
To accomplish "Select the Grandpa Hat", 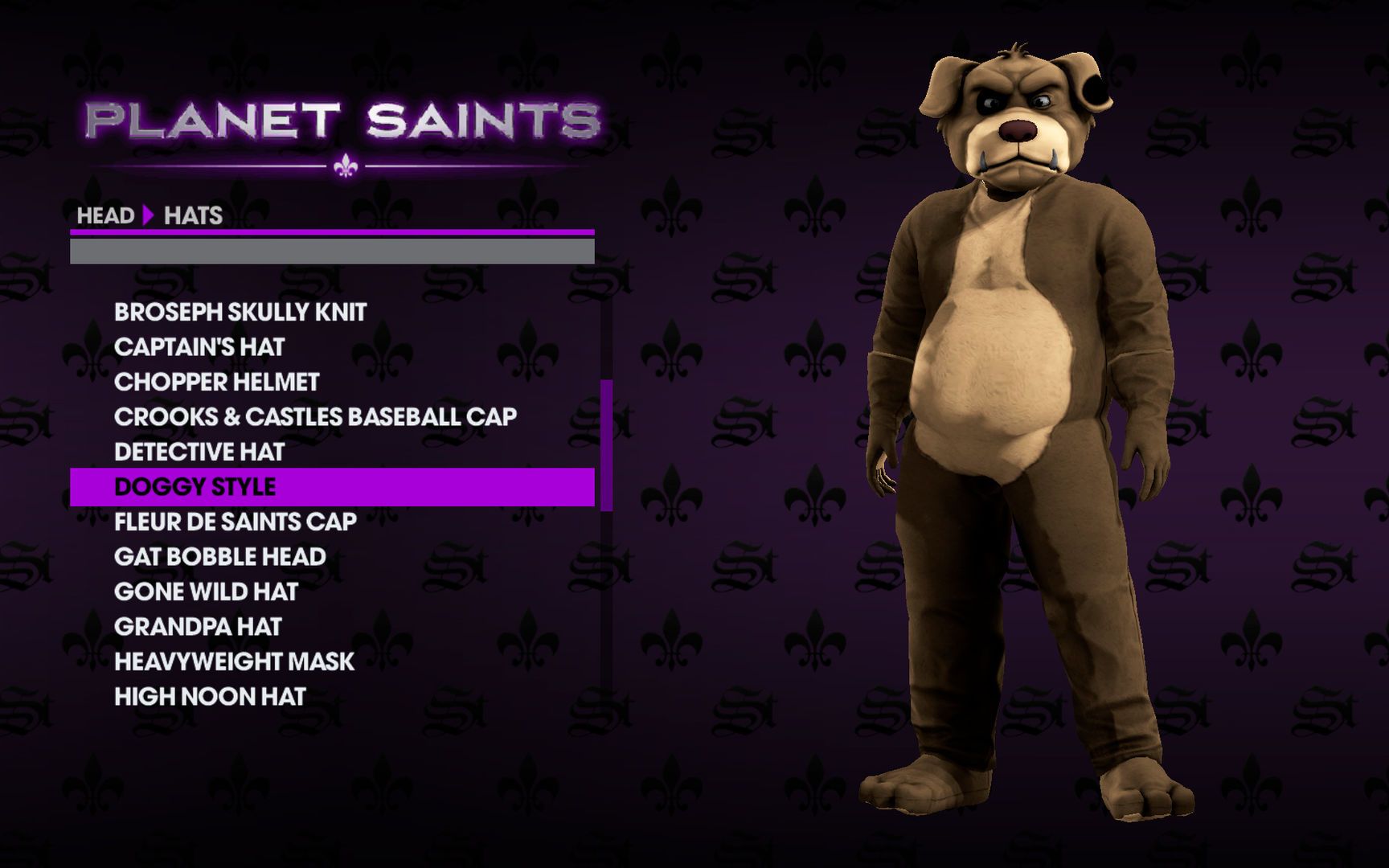I will (x=199, y=626).
